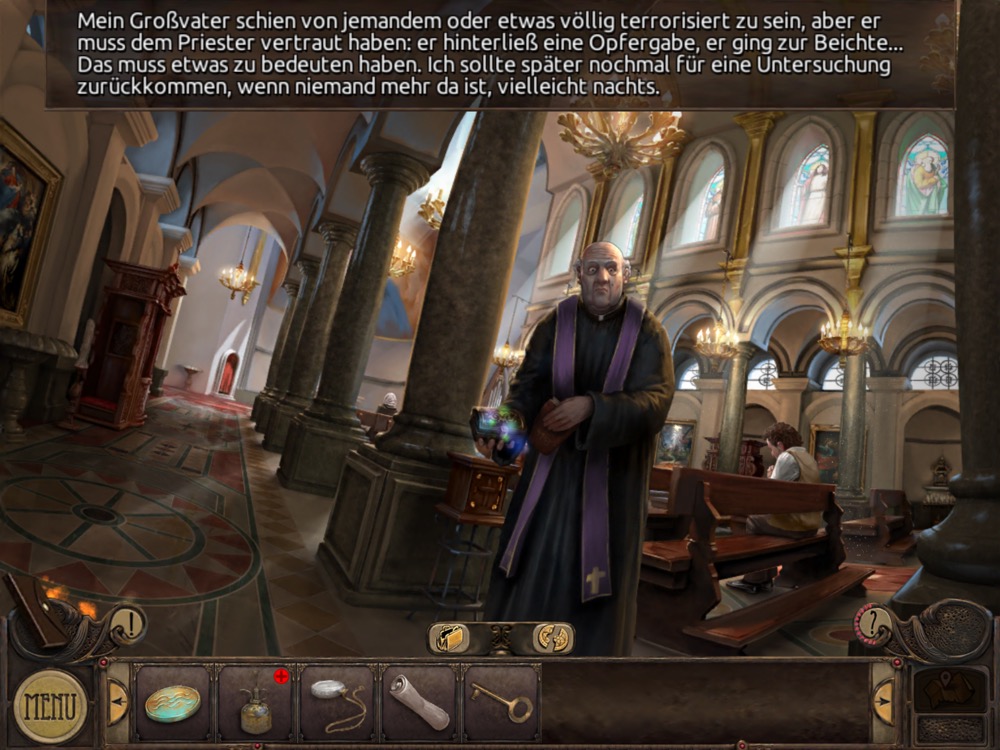Choose the rolled paper scroll item
Image resolution: width=1000 pixels, height=750 pixels.
[419, 703]
